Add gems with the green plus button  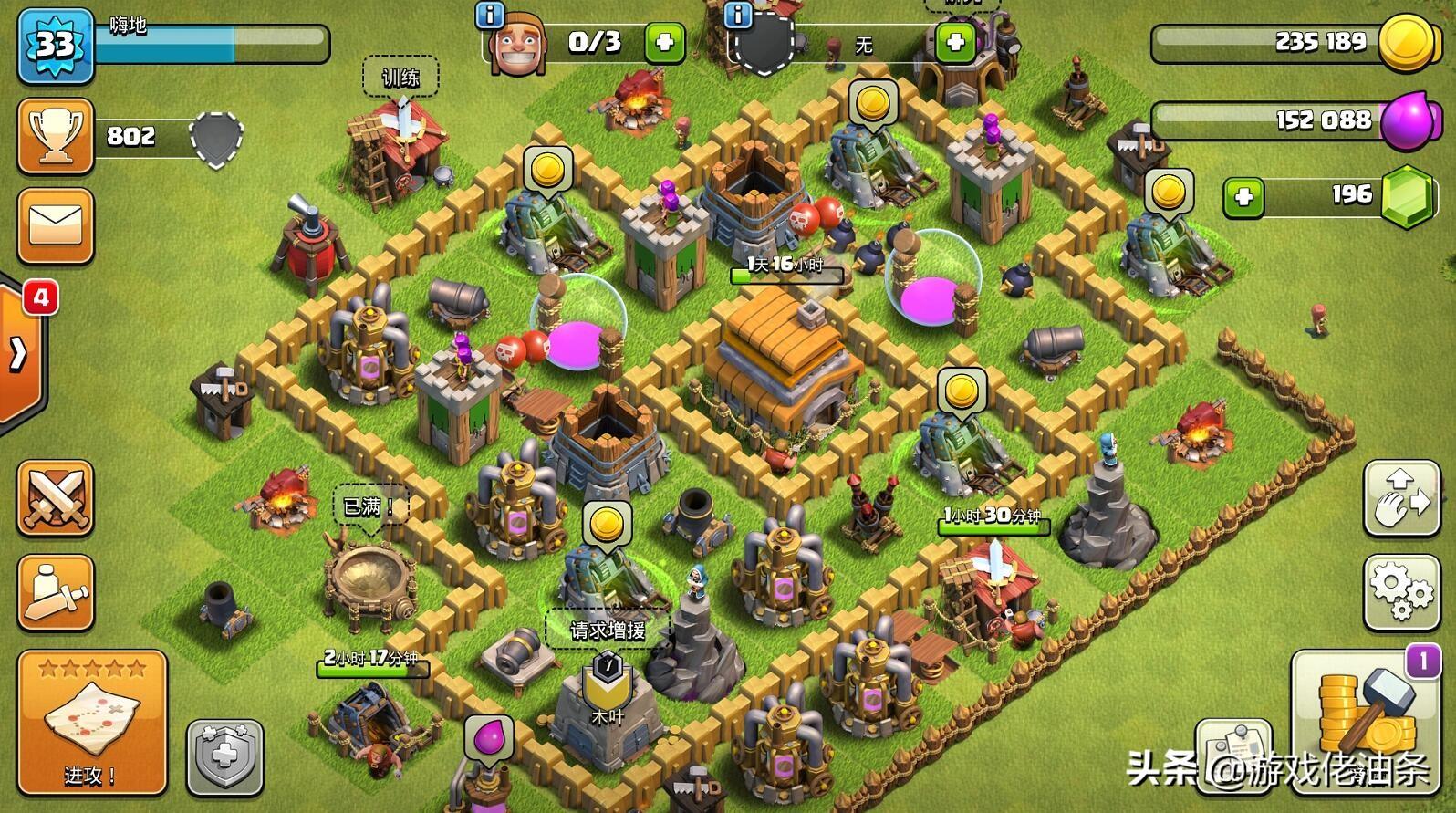1243,197
